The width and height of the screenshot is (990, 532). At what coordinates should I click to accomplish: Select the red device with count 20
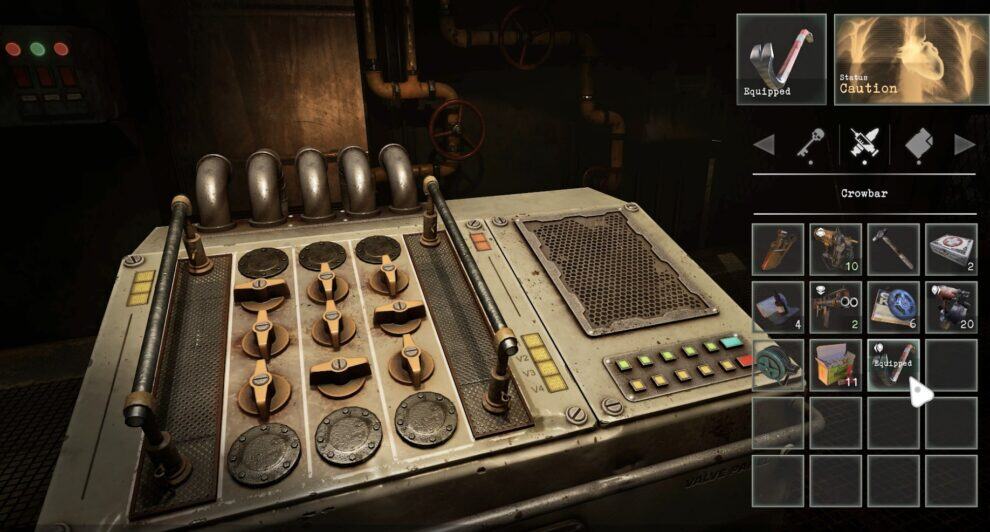click(951, 306)
